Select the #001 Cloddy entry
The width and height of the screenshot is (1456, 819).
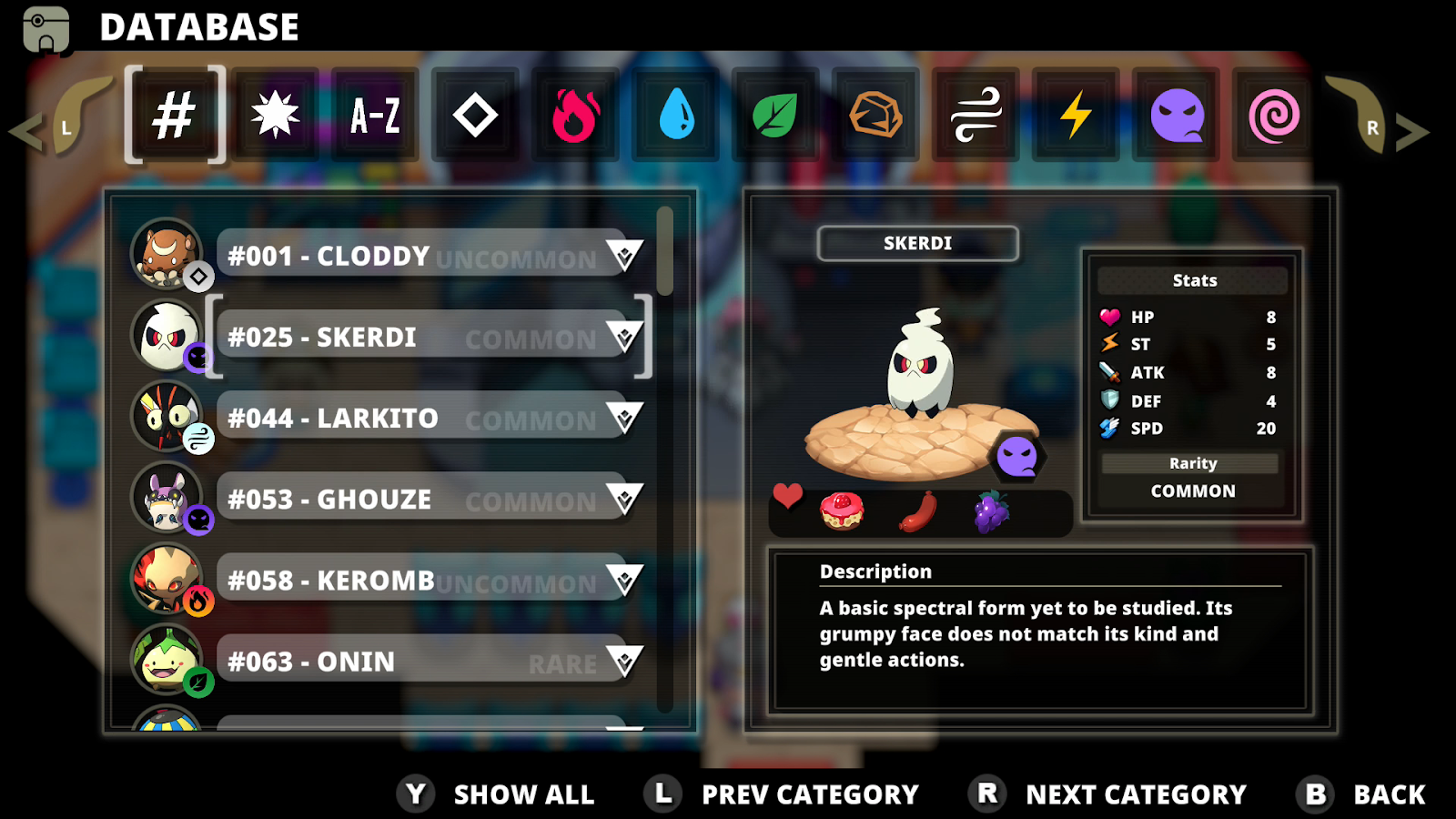click(x=409, y=257)
